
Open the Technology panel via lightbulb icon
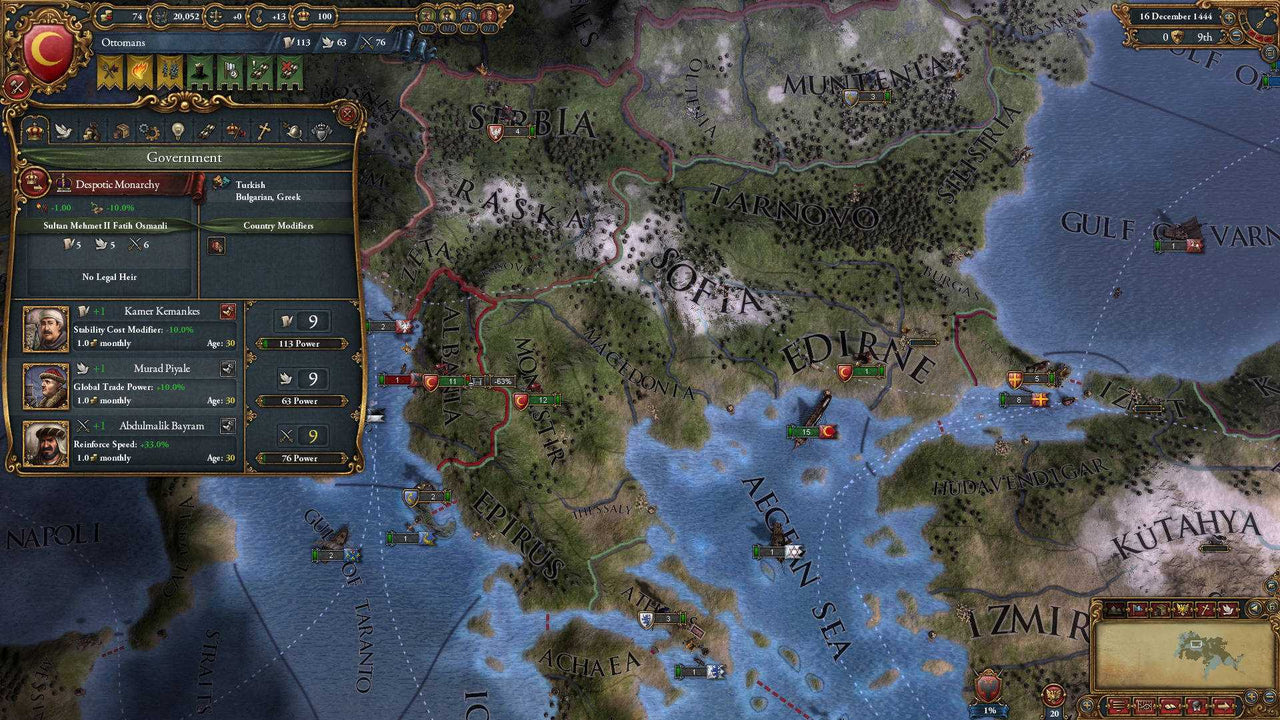(177, 131)
